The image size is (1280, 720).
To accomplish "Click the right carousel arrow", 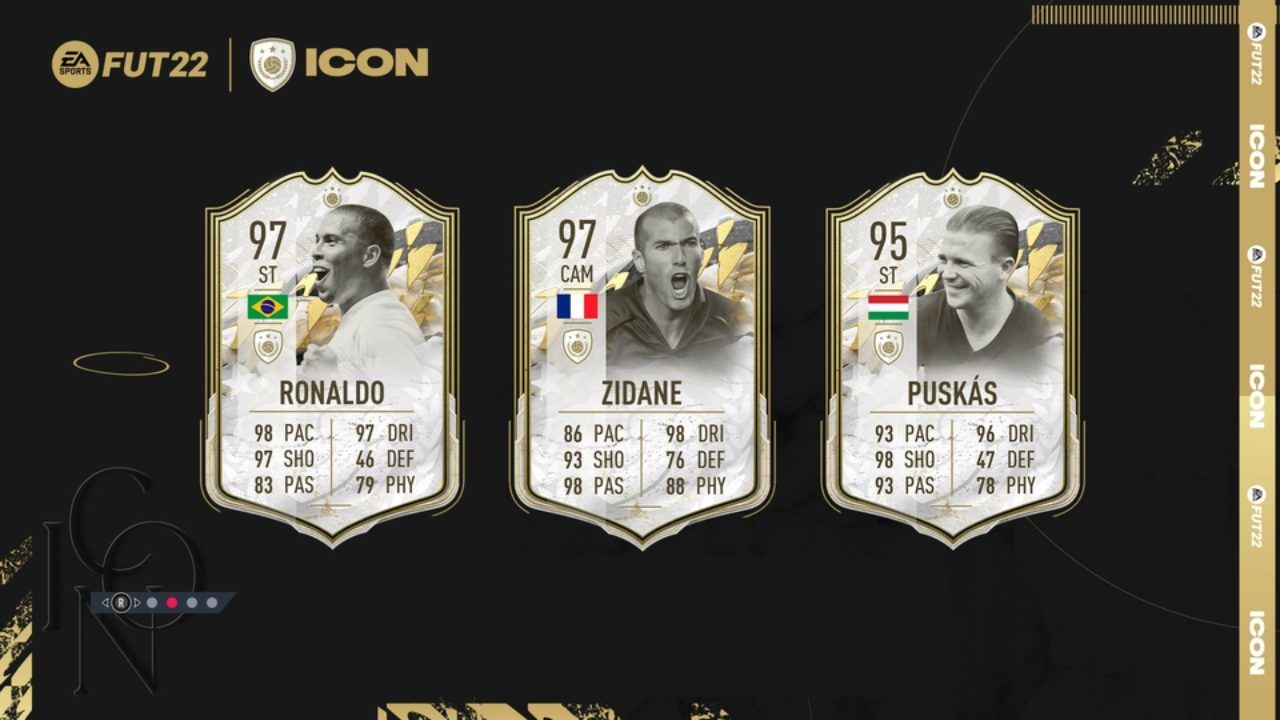I will point(137,602).
